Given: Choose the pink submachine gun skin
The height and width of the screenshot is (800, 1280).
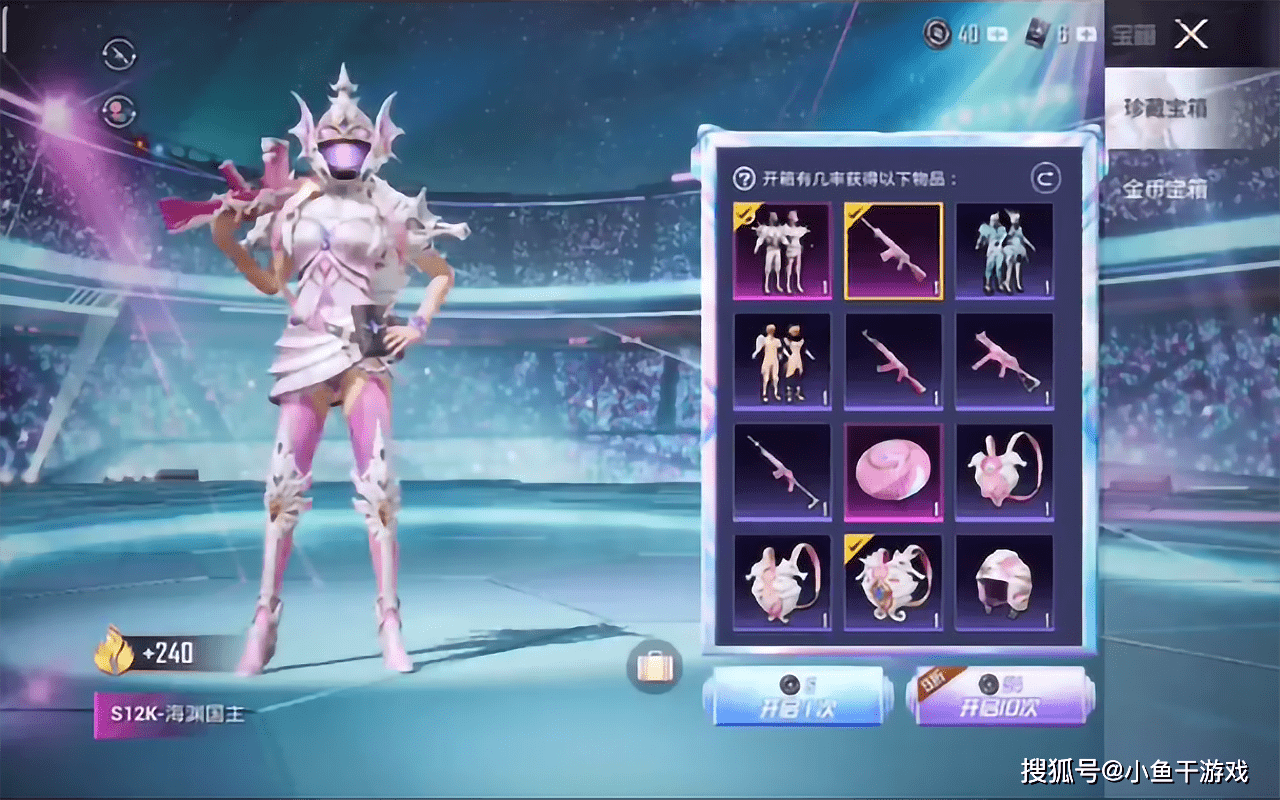Looking at the screenshot, I should tap(1004, 361).
